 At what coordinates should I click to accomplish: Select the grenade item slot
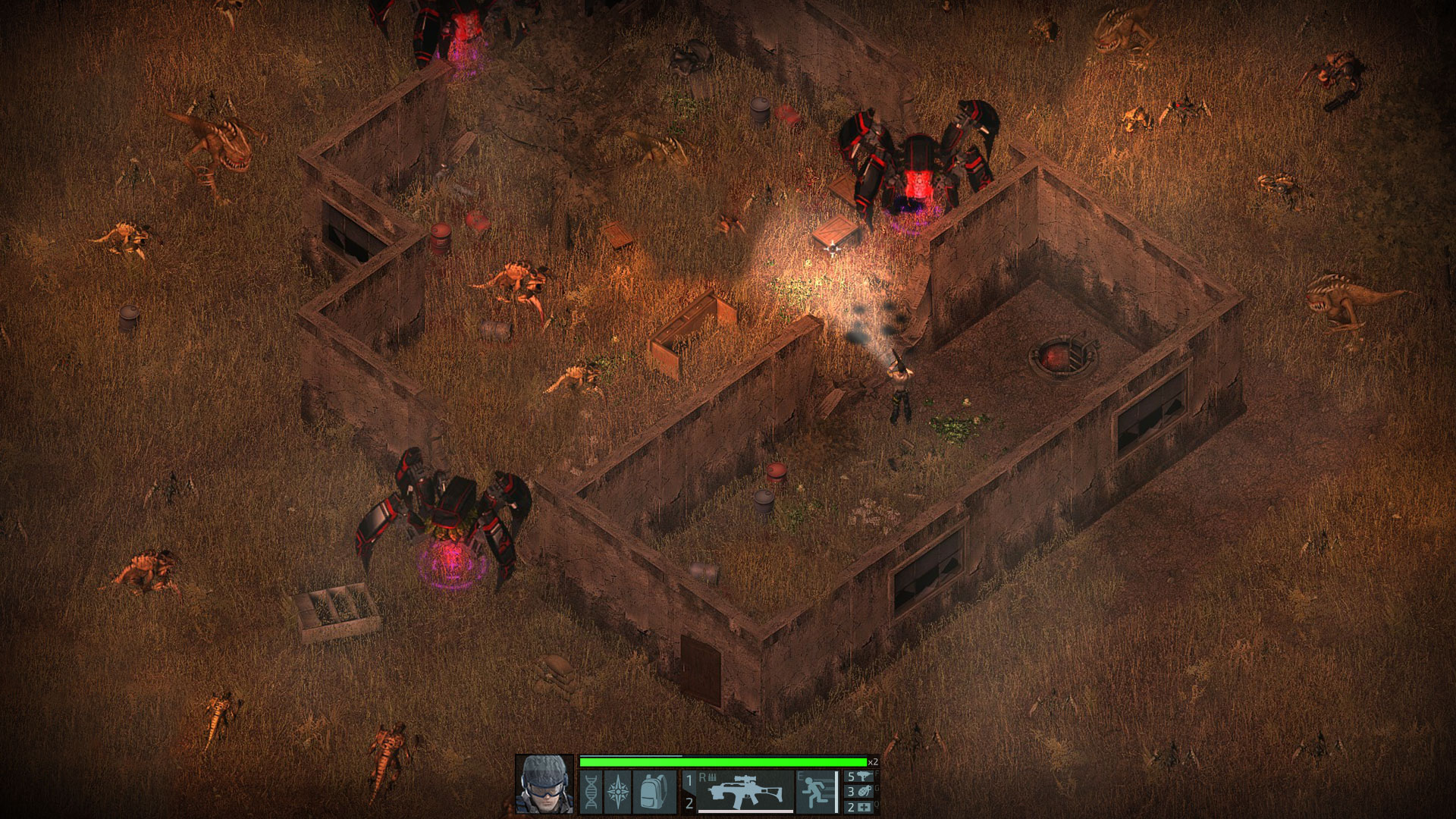click(x=861, y=792)
